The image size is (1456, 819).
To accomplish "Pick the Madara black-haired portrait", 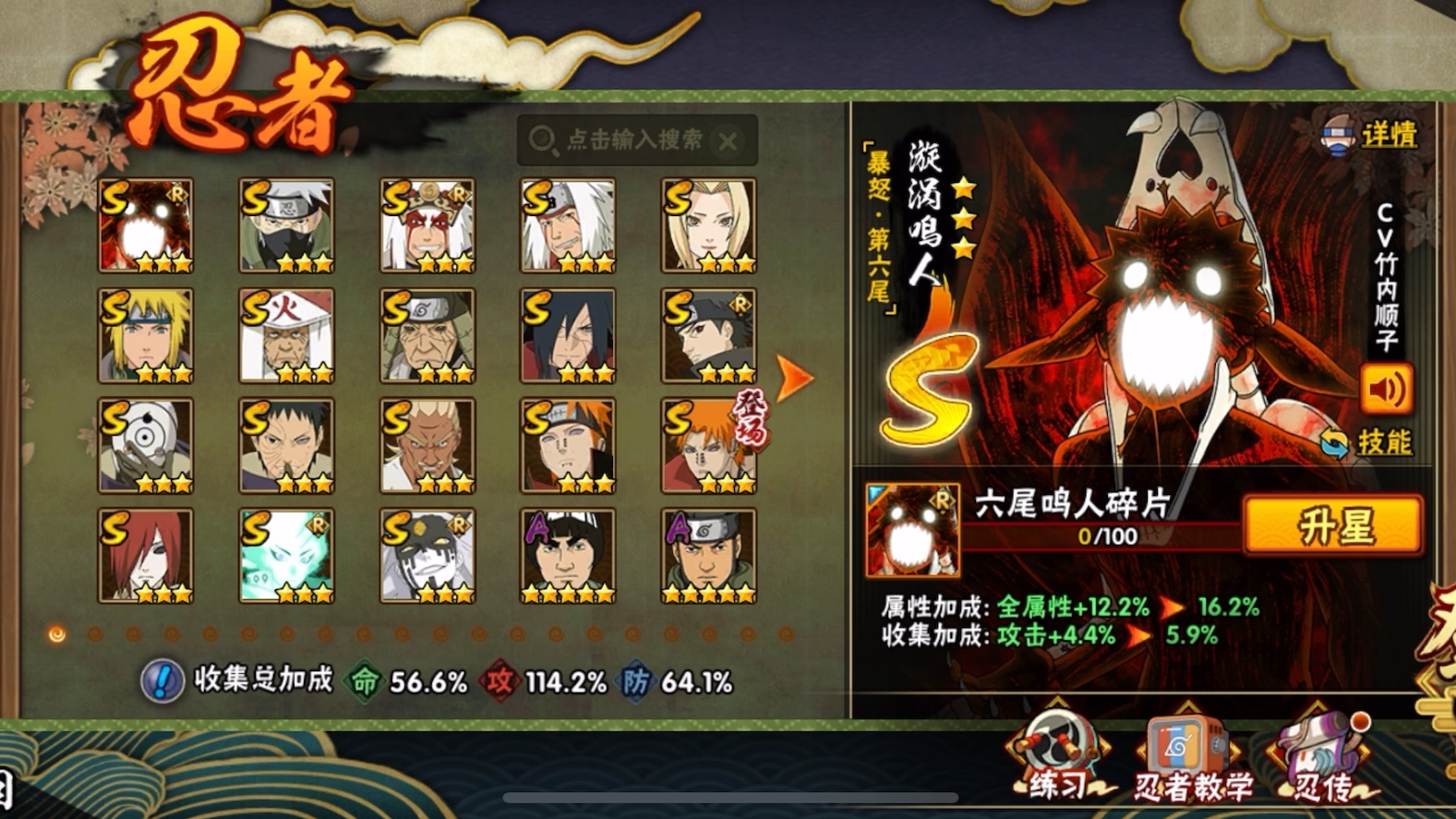I will 568,335.
